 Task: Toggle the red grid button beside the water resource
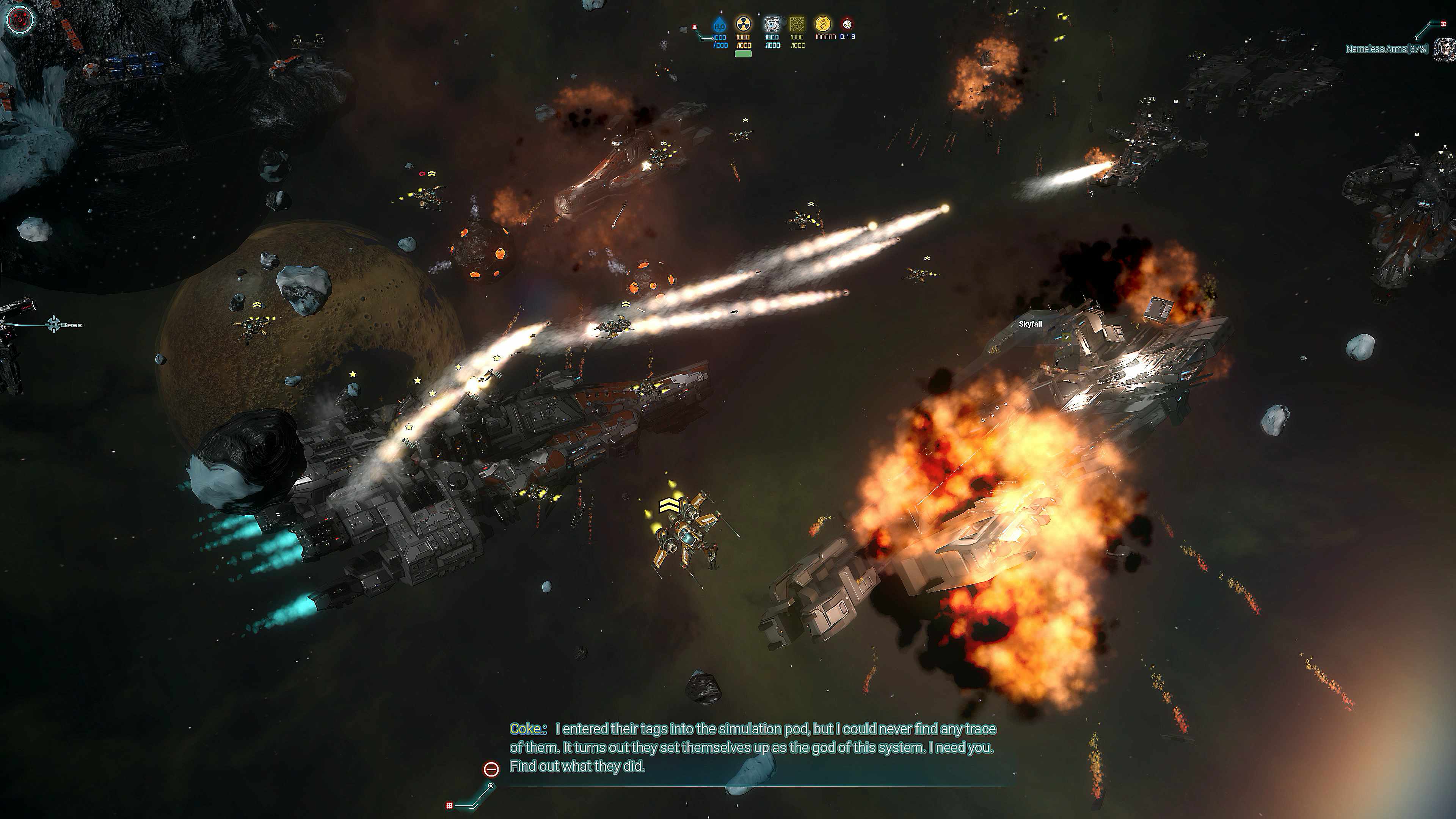pos(695,27)
